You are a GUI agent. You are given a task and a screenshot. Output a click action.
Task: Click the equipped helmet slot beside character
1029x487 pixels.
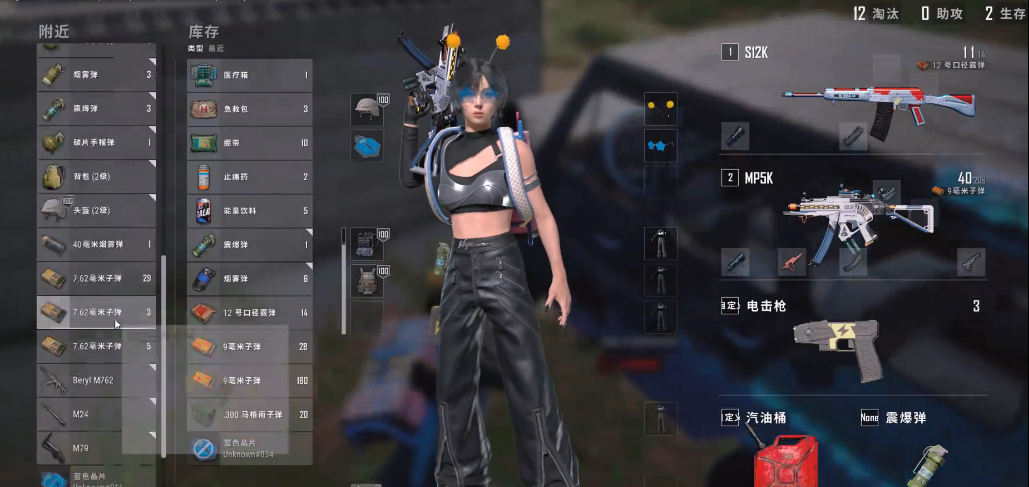point(366,110)
